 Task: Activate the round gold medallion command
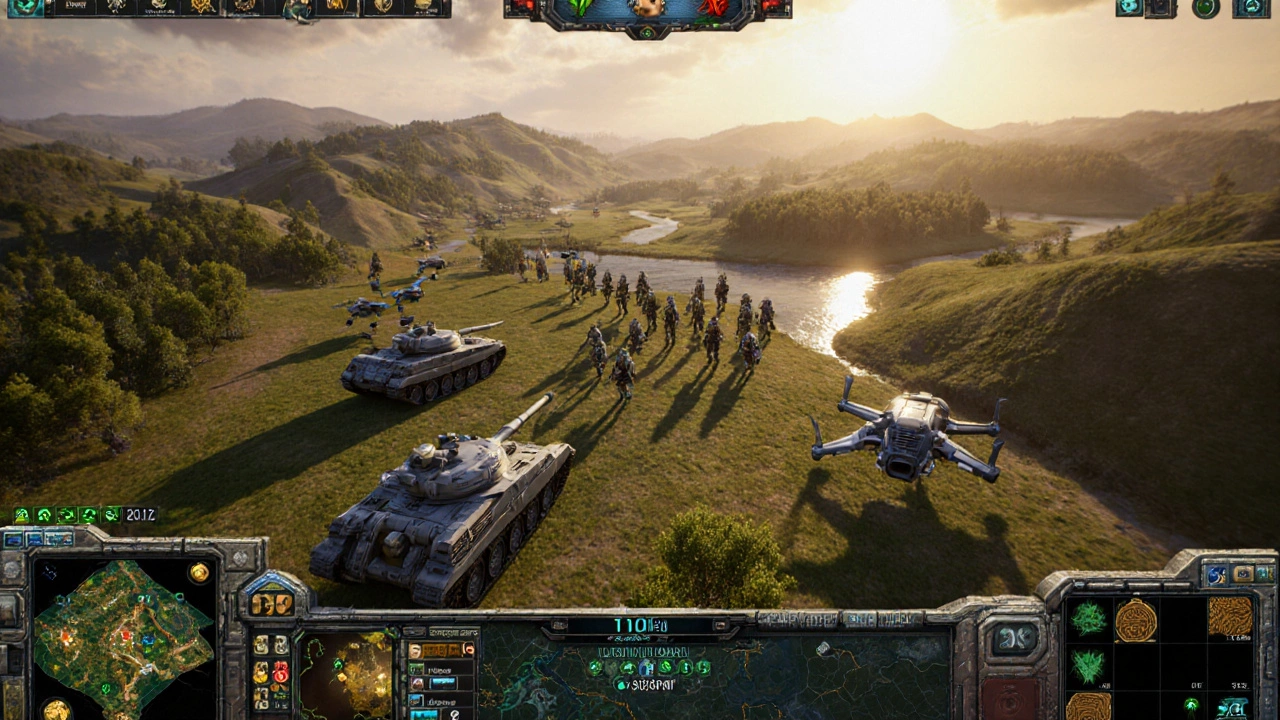pos(1136,620)
